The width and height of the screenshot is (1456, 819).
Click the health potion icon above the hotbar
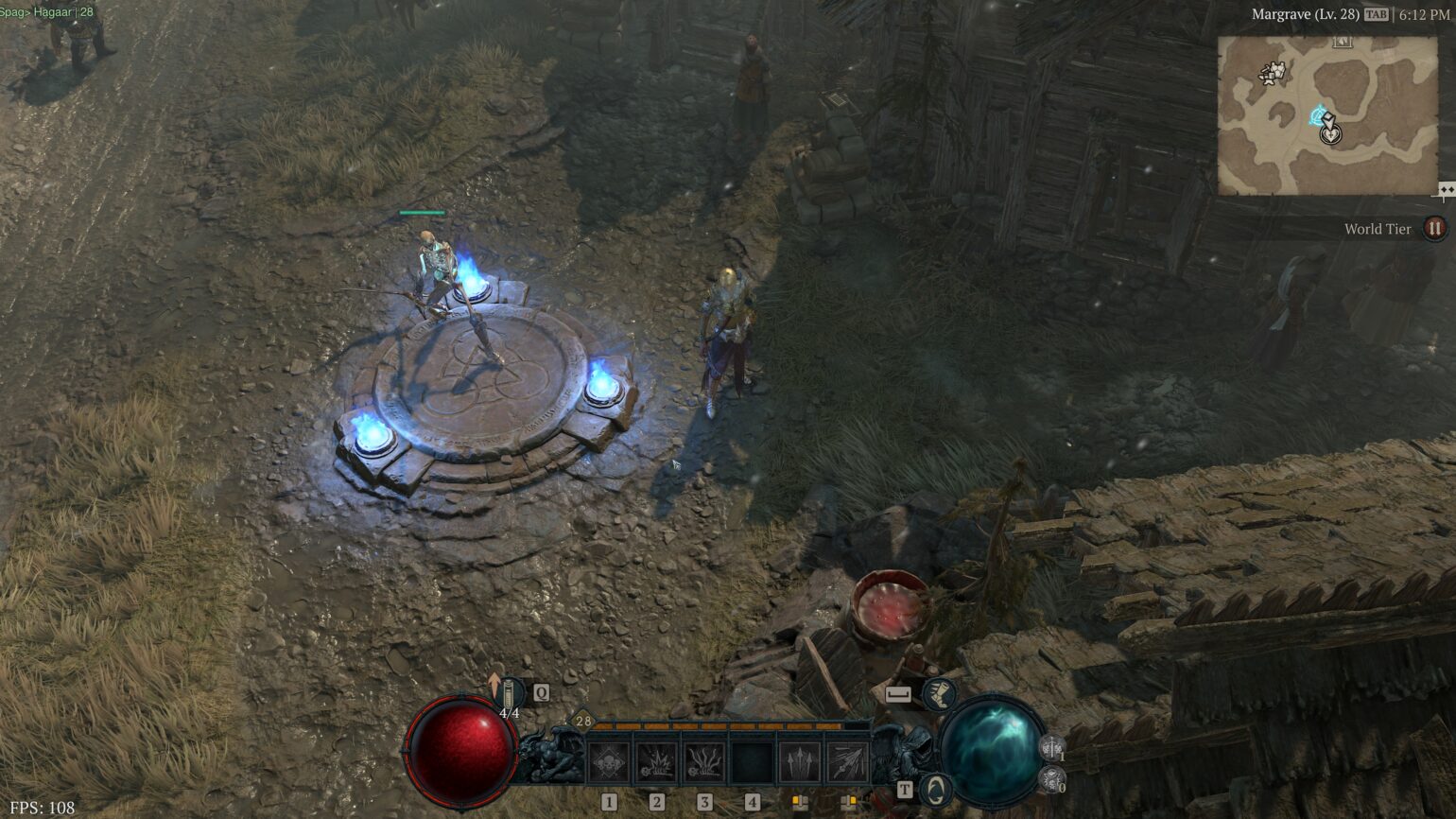click(x=509, y=691)
